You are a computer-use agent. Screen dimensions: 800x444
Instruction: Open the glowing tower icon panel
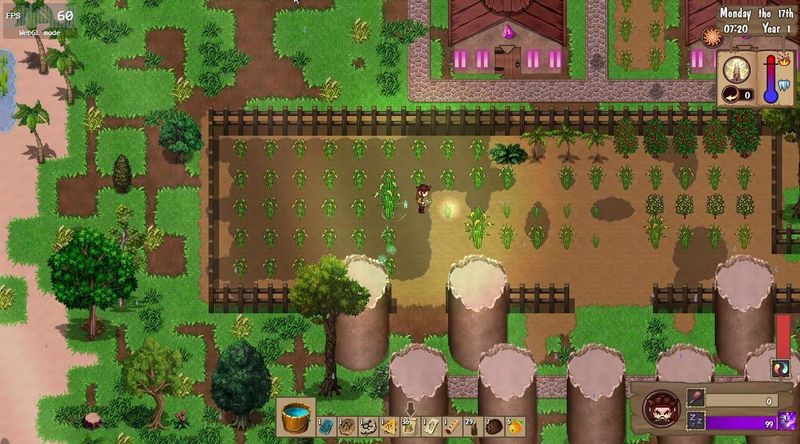pyautogui.click(x=737, y=68)
